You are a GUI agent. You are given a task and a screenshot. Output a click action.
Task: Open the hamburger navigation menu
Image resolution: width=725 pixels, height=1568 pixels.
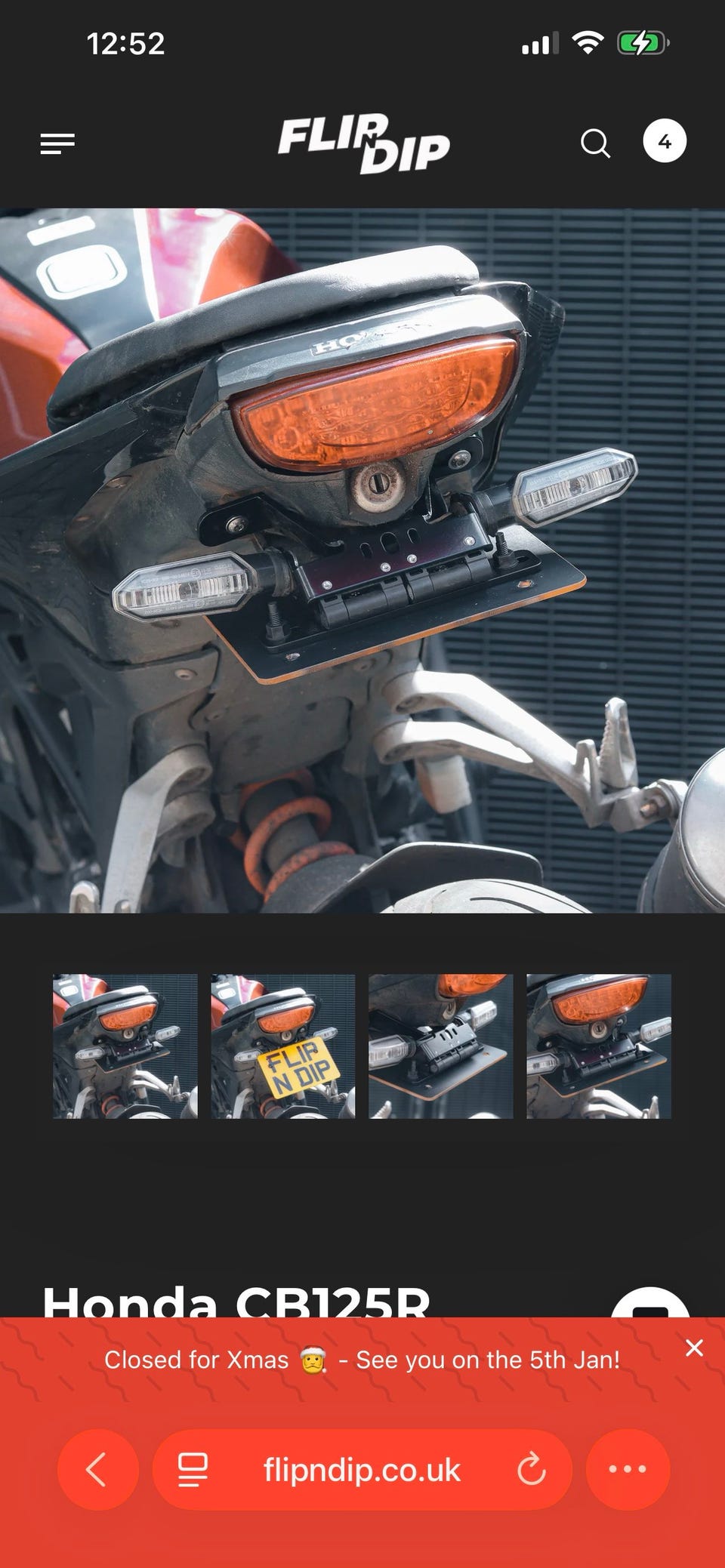(57, 143)
